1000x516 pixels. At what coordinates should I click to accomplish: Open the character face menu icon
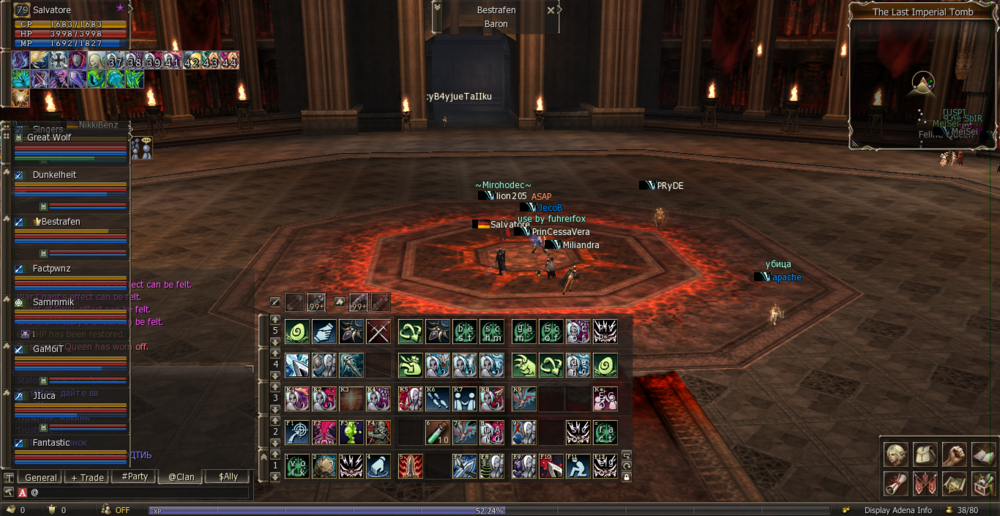point(894,456)
